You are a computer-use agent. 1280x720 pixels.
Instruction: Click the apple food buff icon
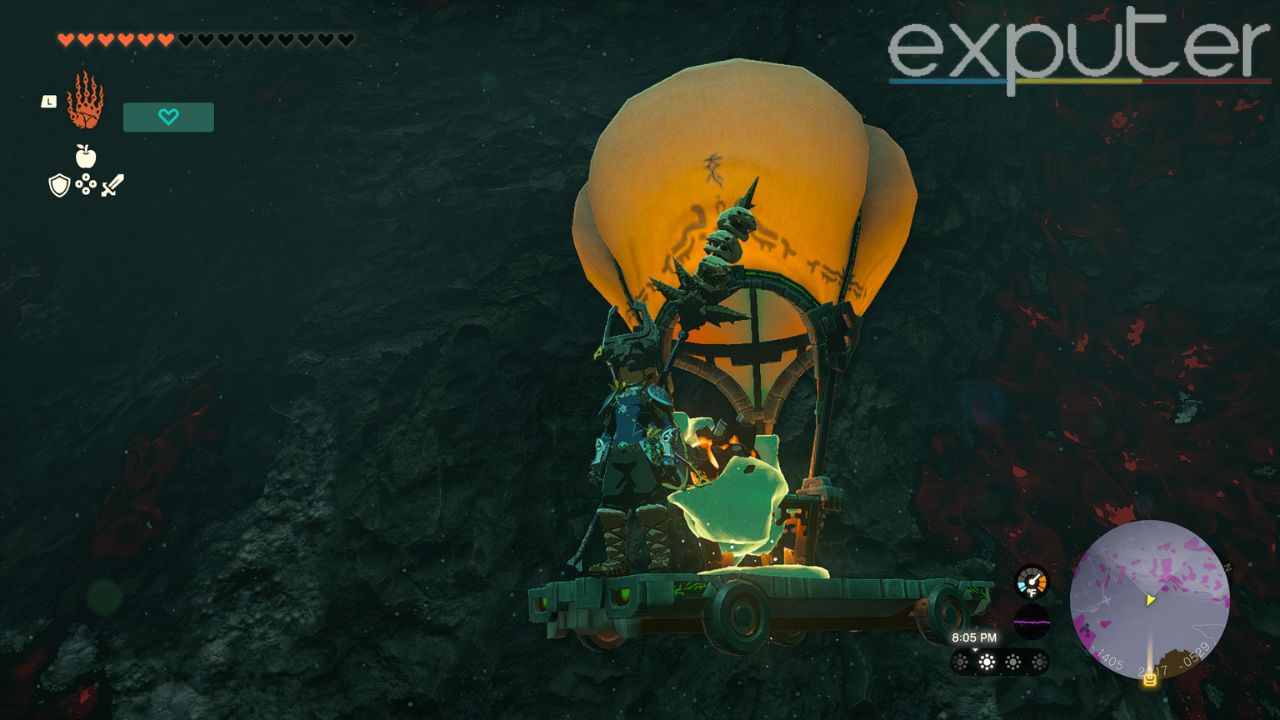click(x=88, y=157)
